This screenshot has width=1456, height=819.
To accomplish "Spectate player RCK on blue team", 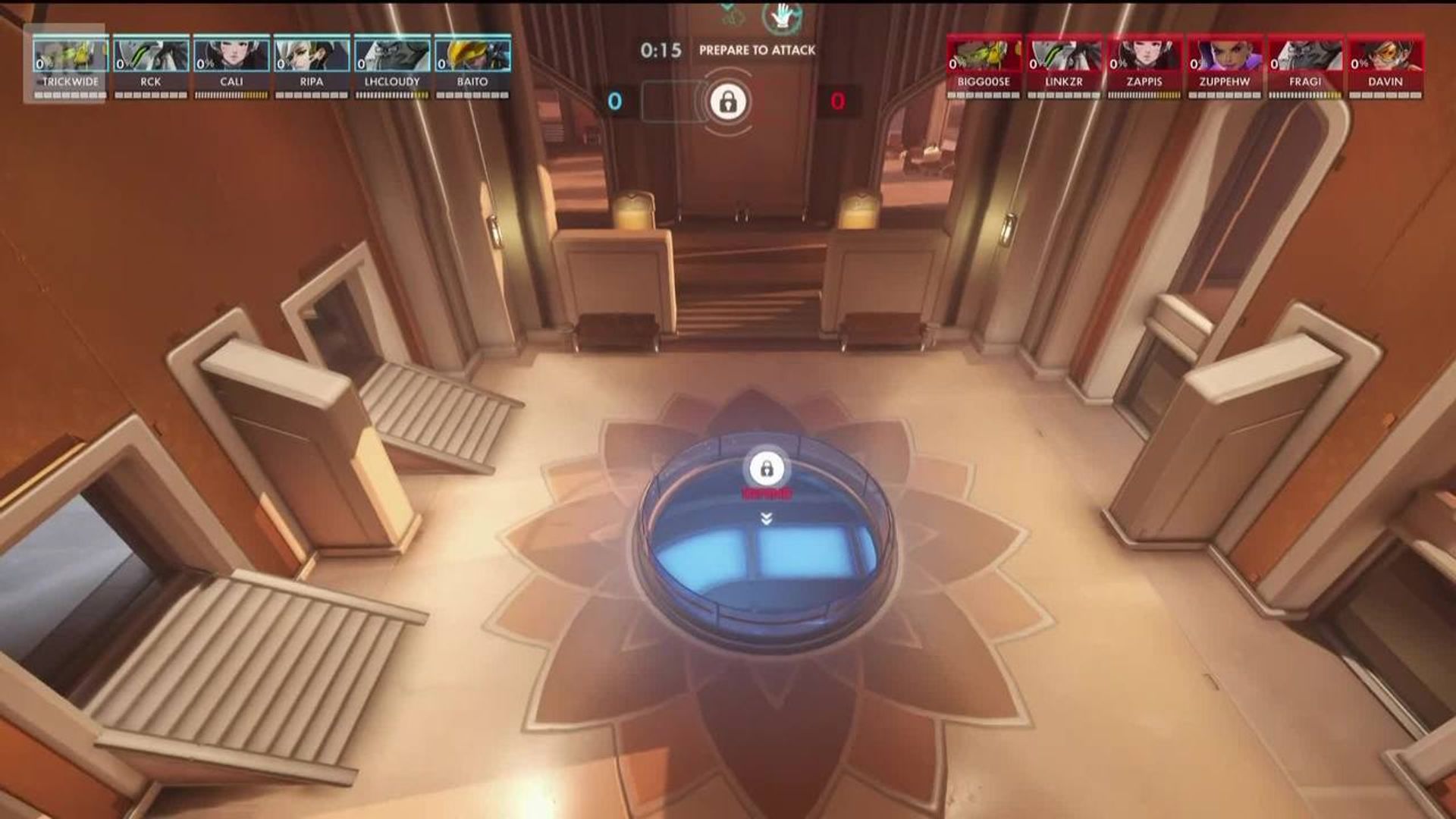I will 151,64.
